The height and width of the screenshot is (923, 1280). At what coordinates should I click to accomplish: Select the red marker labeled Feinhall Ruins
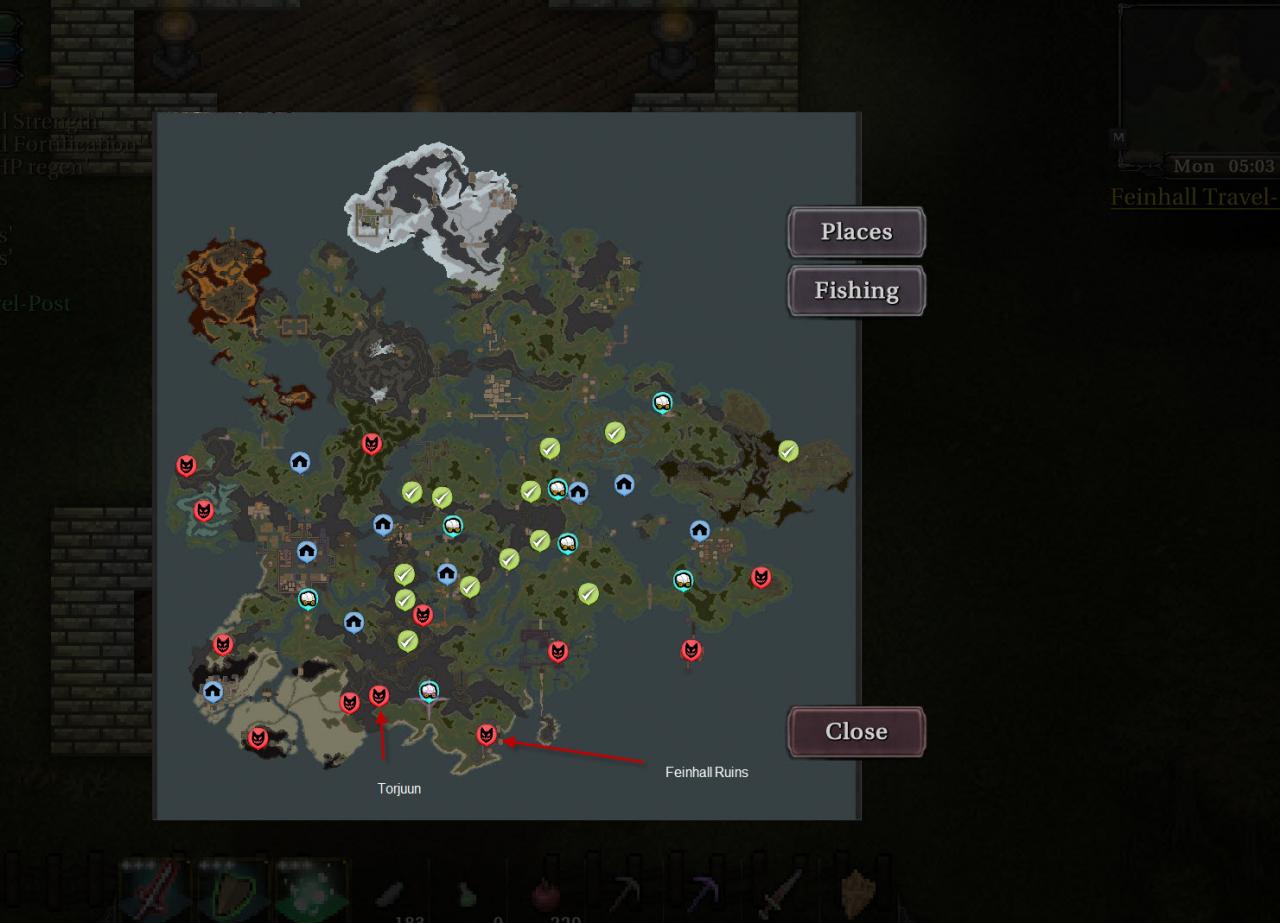point(486,735)
